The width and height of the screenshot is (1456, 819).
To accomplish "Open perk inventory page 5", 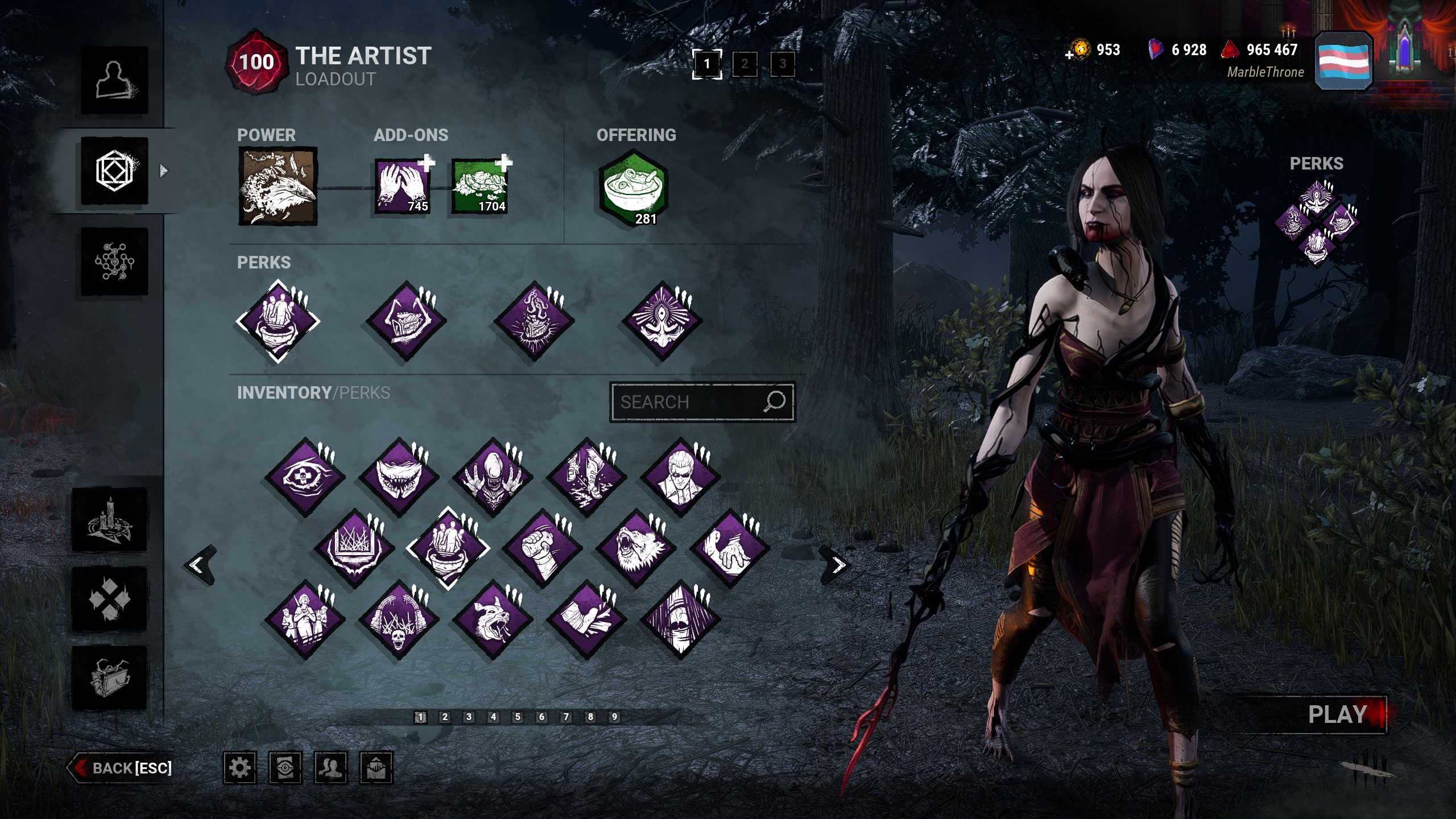I will point(518,717).
